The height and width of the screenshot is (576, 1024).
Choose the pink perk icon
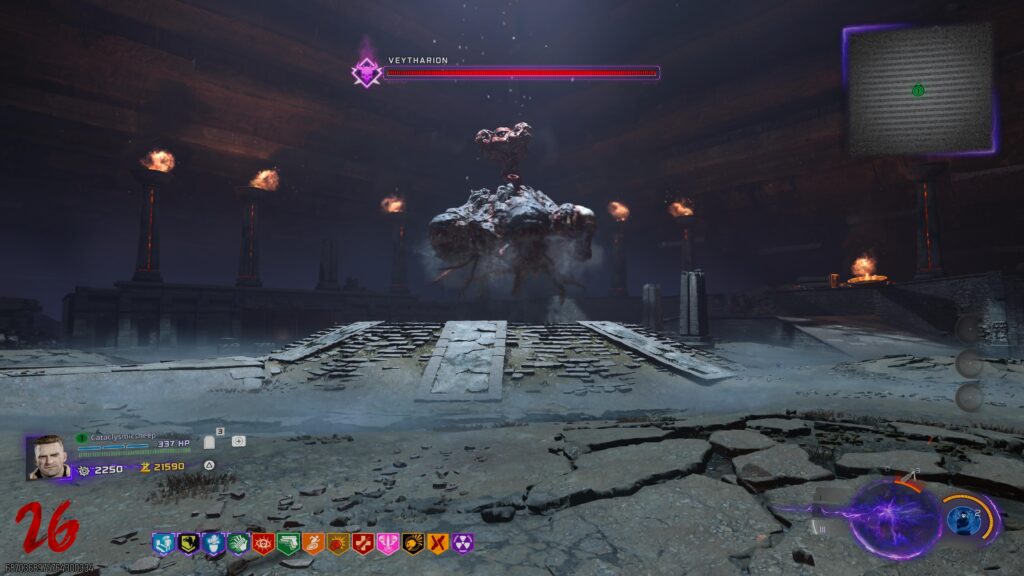[x=388, y=543]
